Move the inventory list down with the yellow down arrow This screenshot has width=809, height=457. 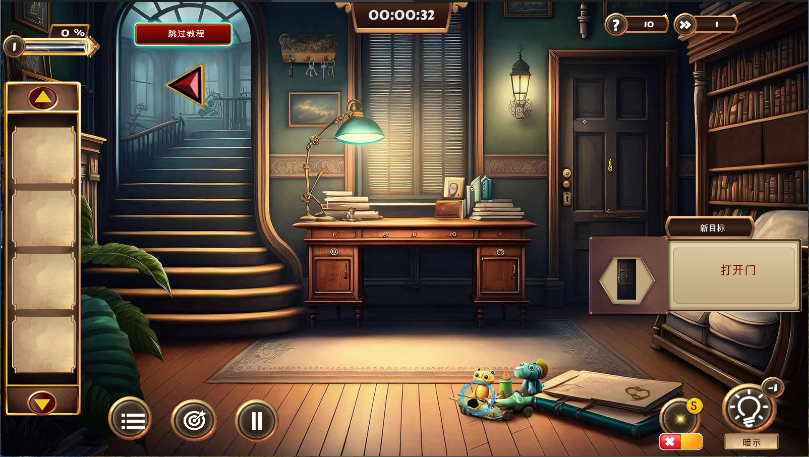click(42, 402)
